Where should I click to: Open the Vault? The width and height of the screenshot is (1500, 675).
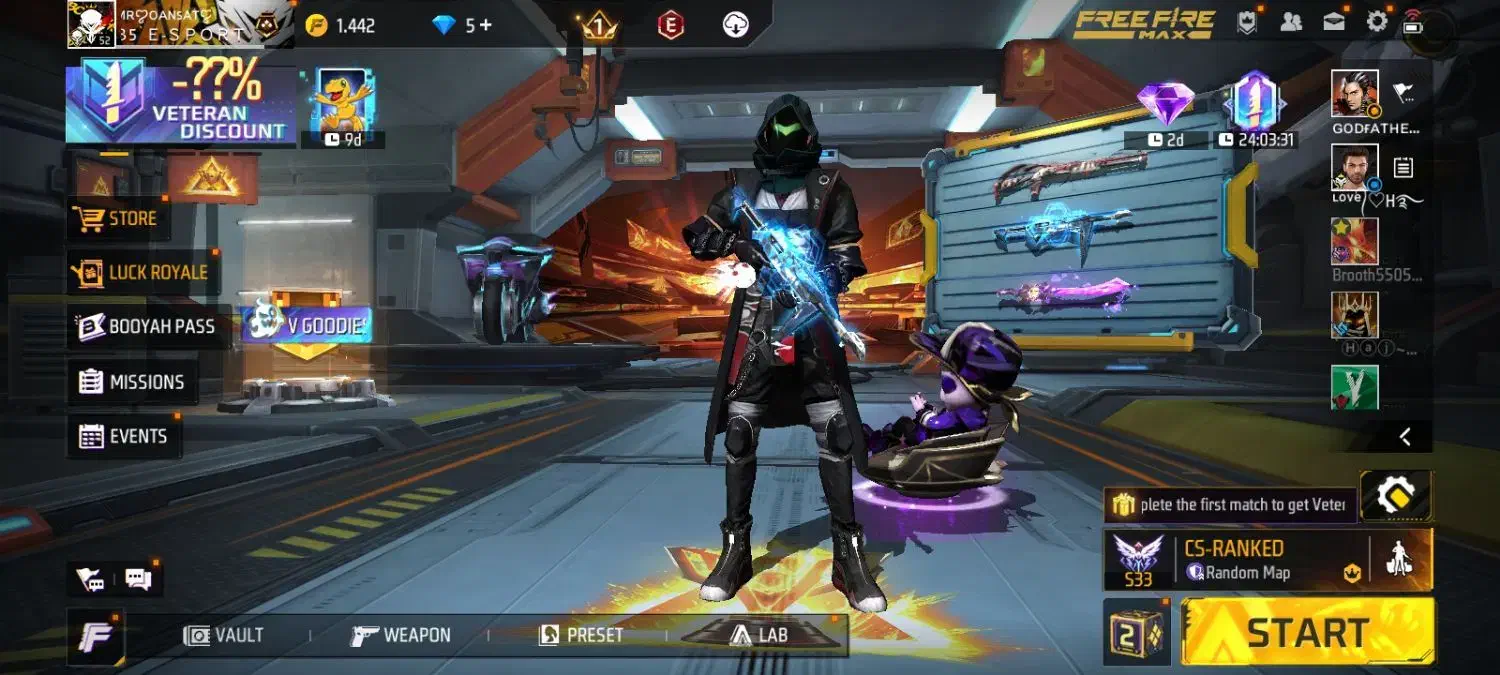click(224, 635)
